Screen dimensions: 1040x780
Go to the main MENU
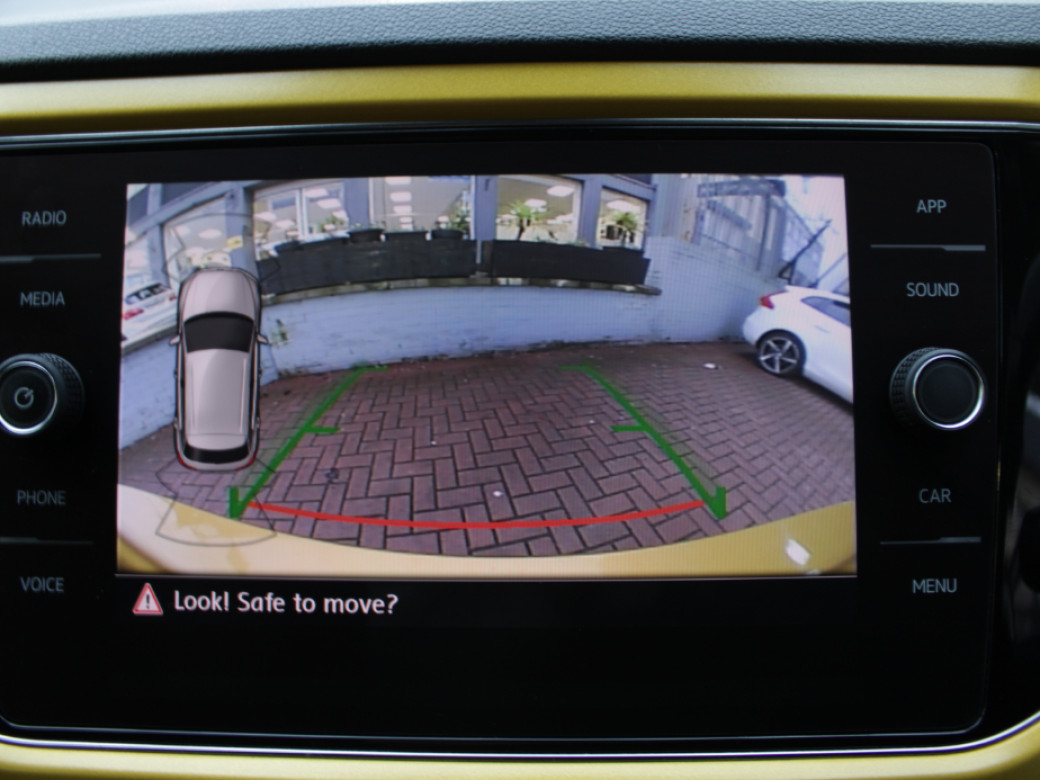coord(934,586)
